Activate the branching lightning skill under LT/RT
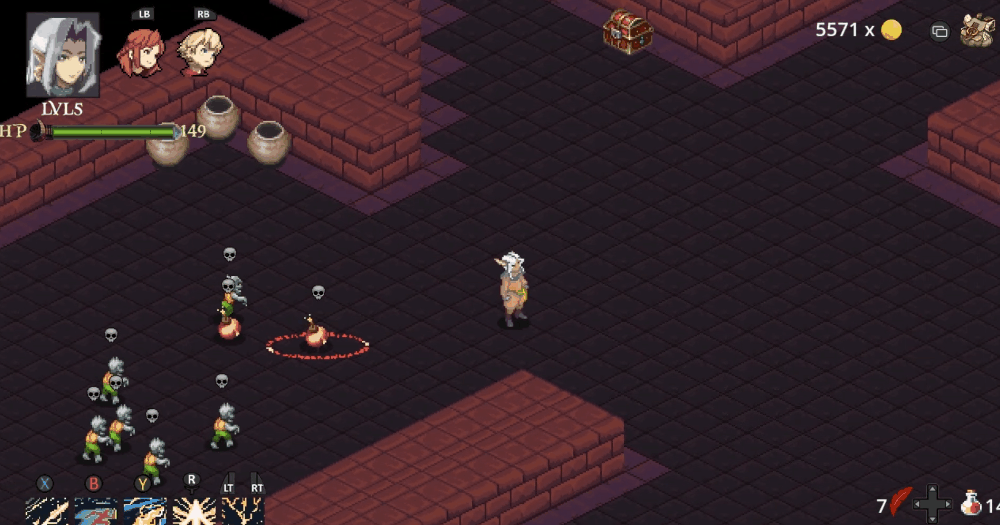This screenshot has width=1000, height=525. (x=242, y=511)
